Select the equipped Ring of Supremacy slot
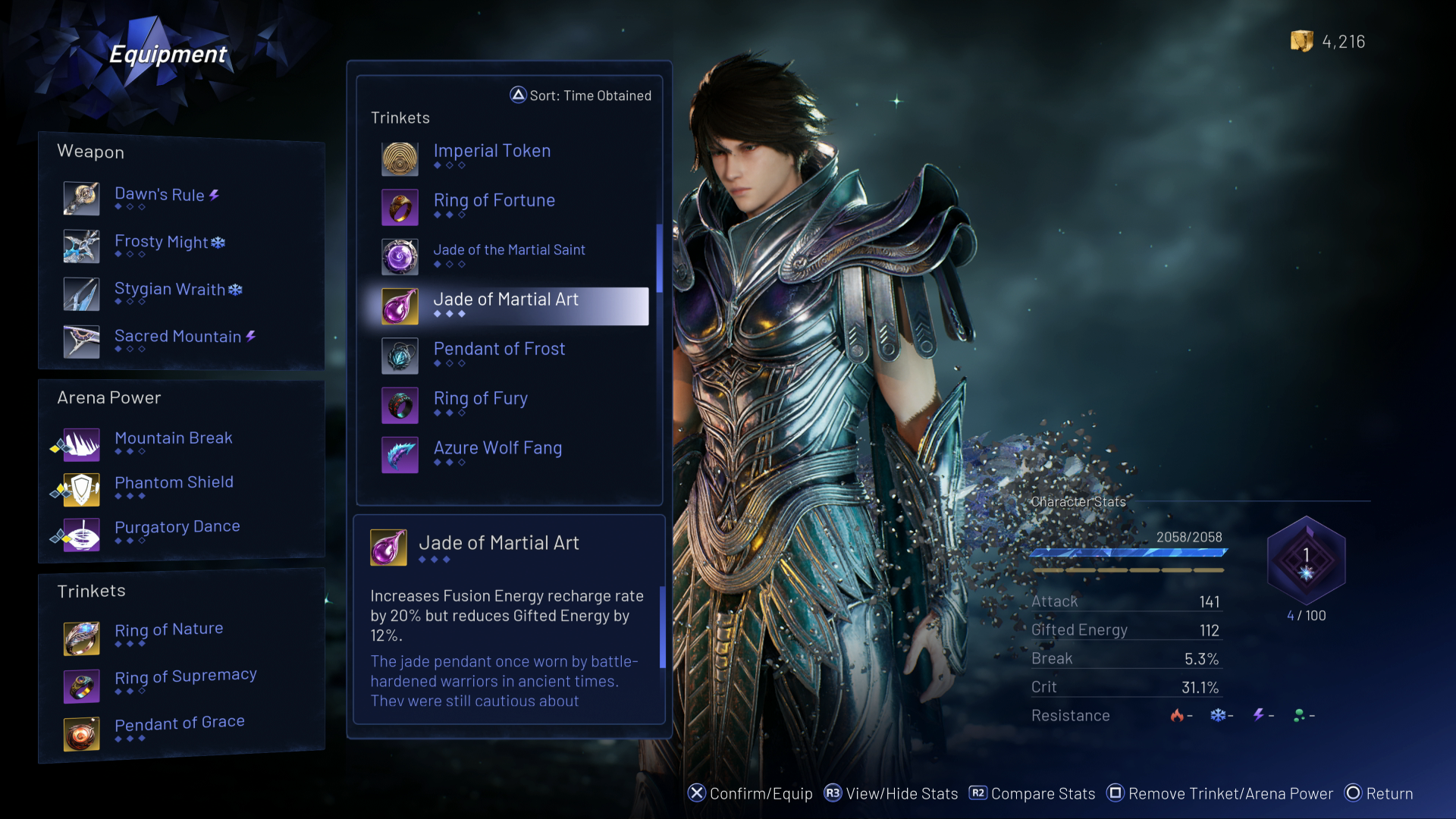The height and width of the screenshot is (819, 1456). (185, 676)
